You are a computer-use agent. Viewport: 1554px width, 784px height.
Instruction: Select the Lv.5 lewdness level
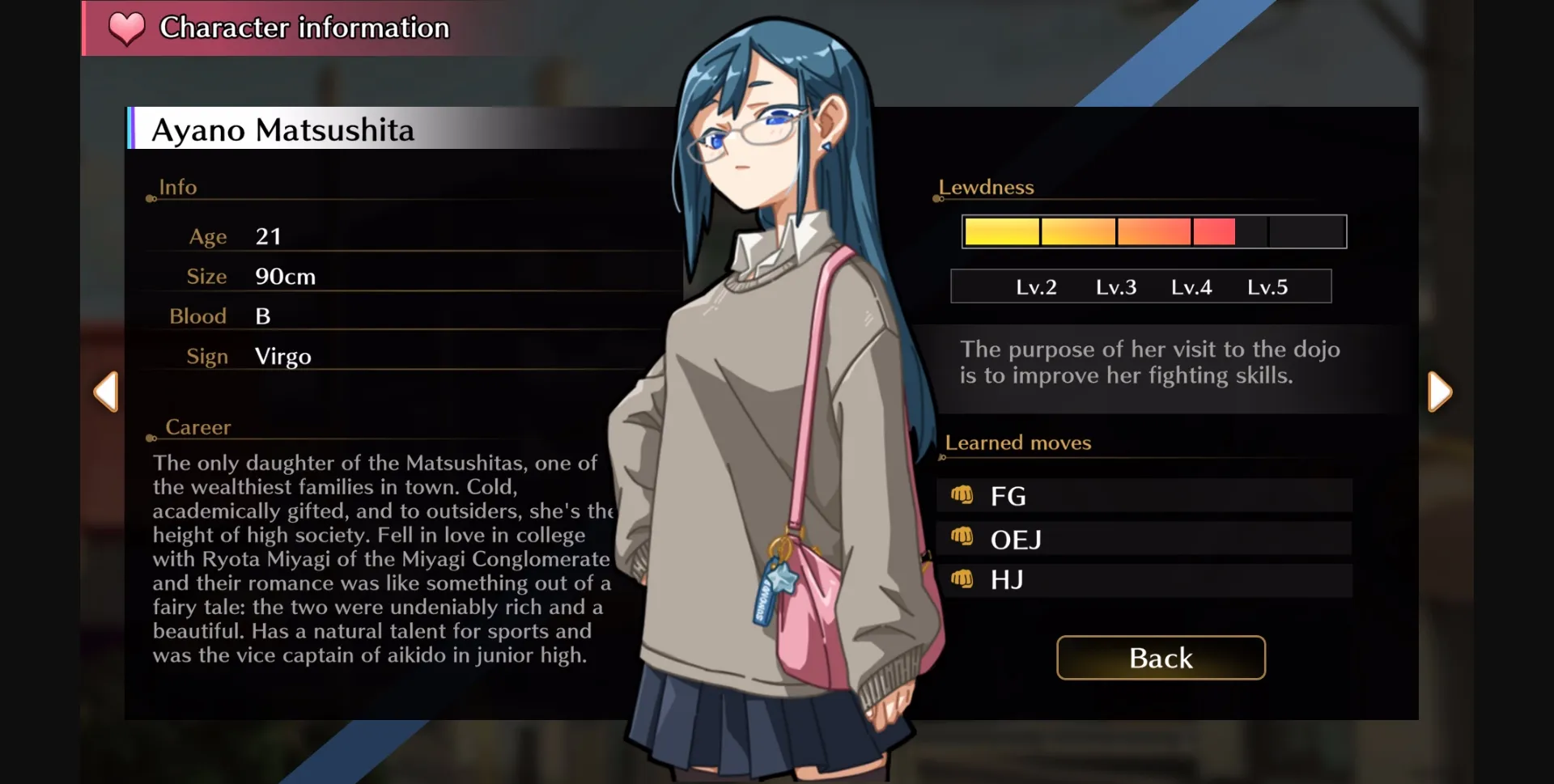coord(1268,286)
